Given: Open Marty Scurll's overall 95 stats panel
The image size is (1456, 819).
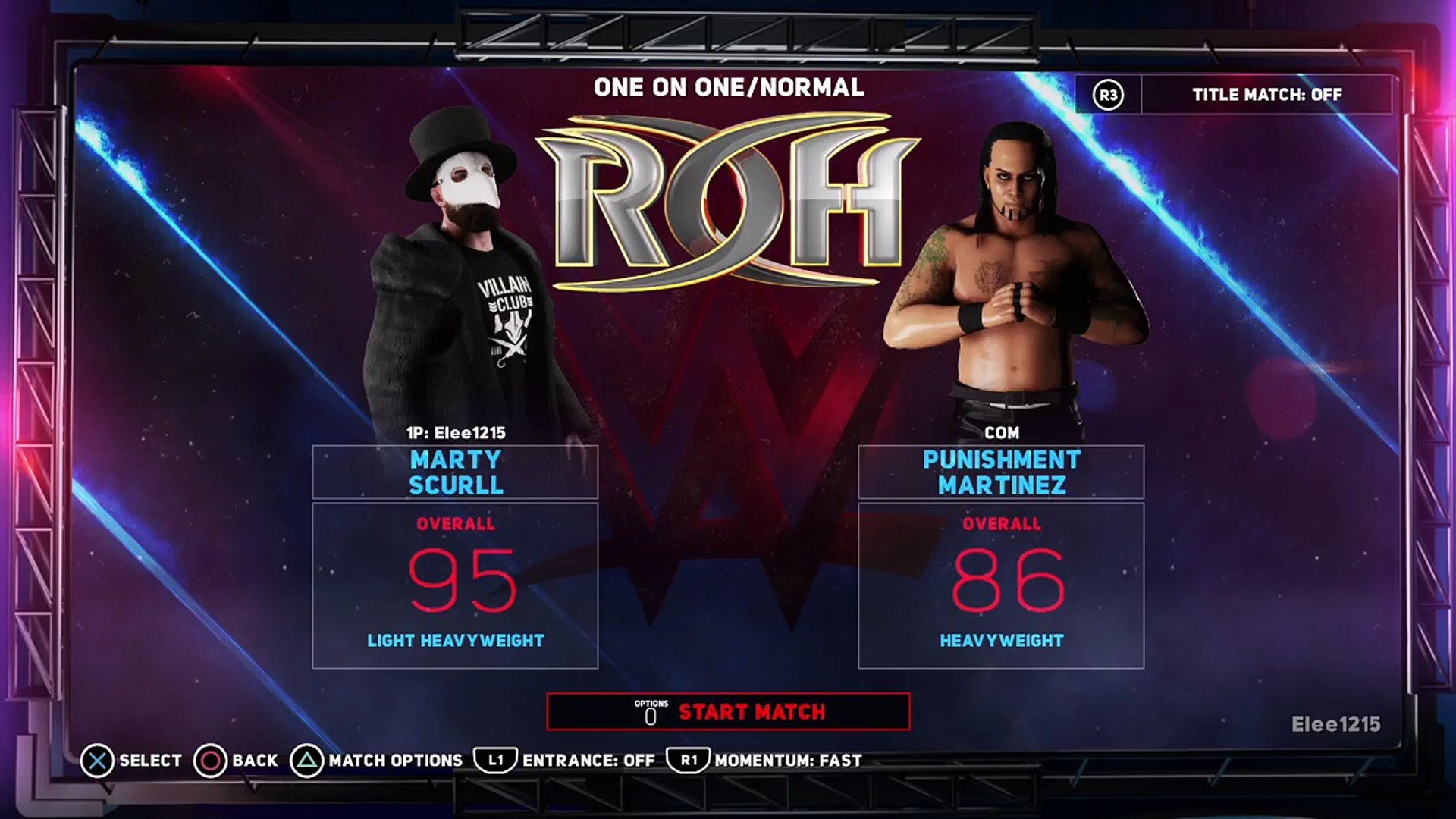Looking at the screenshot, I should click(455, 585).
